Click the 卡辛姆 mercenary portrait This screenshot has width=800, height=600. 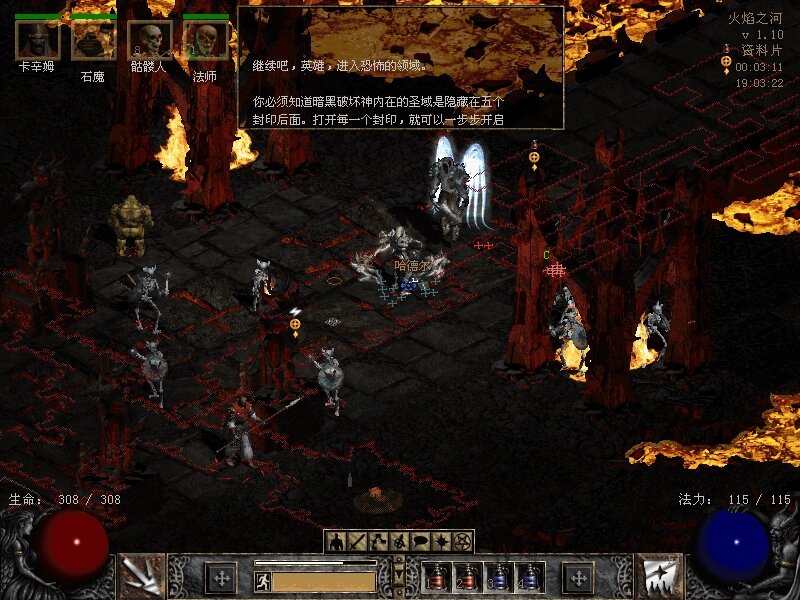point(37,40)
